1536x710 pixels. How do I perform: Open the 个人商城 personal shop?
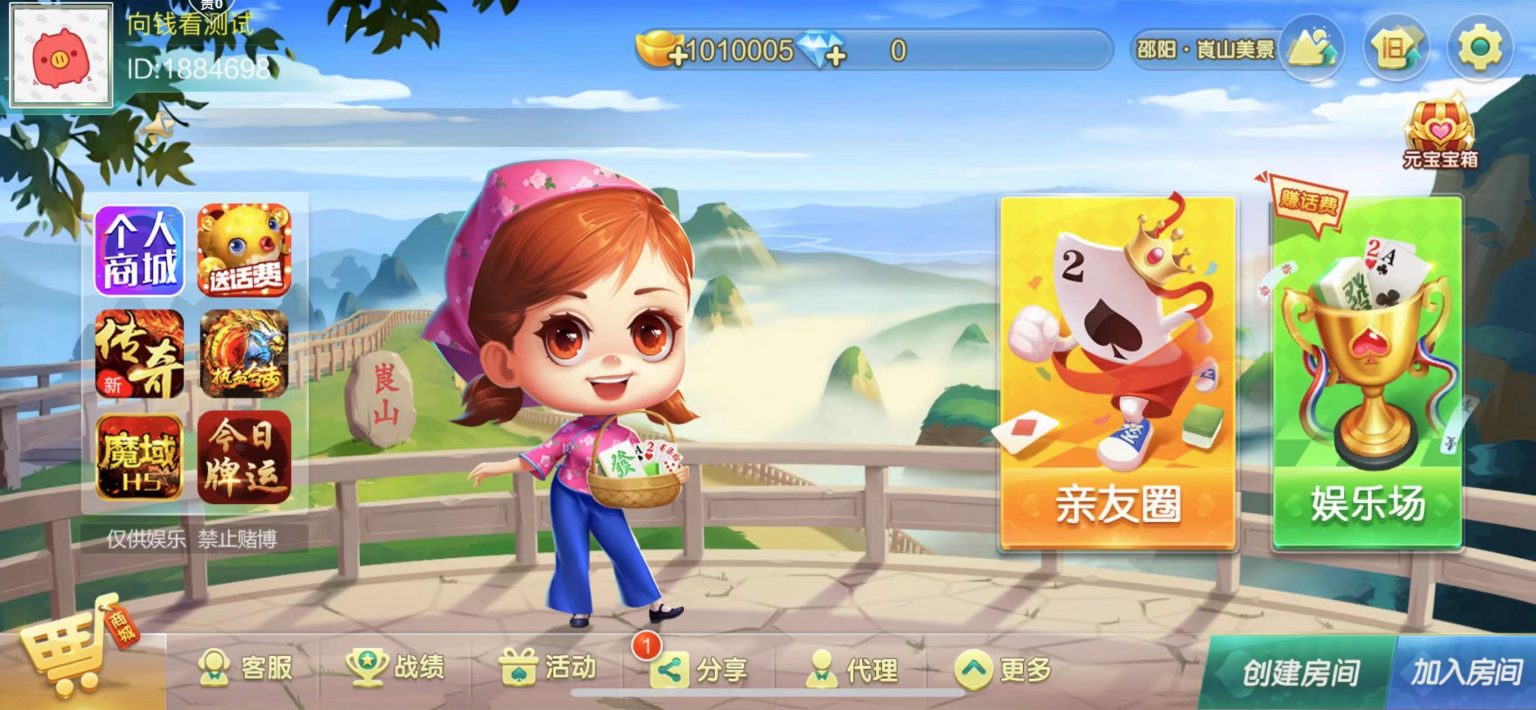(x=140, y=250)
